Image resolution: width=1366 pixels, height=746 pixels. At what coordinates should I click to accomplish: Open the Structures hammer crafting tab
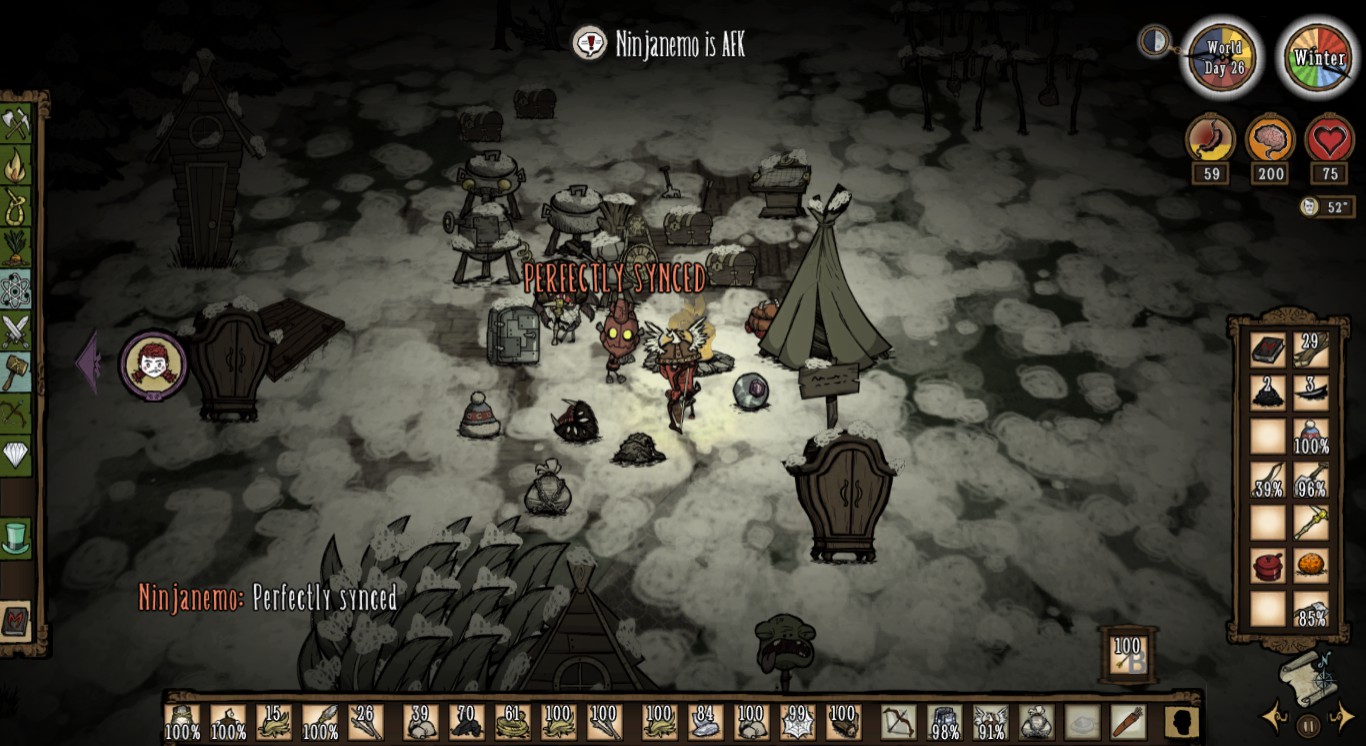click(17, 372)
